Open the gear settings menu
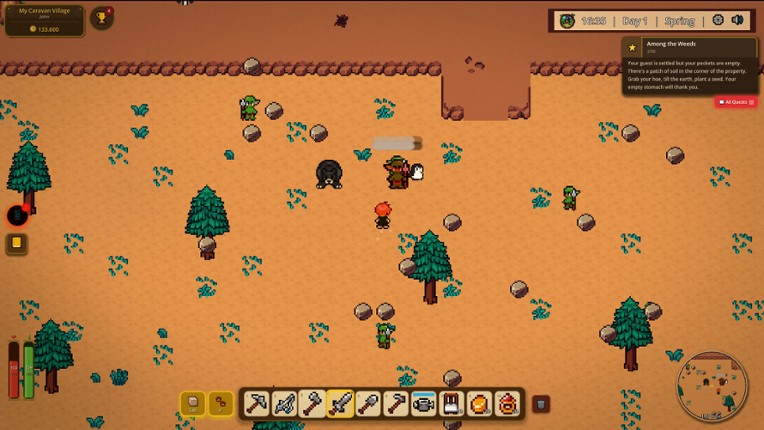764x430 pixels. [x=717, y=20]
